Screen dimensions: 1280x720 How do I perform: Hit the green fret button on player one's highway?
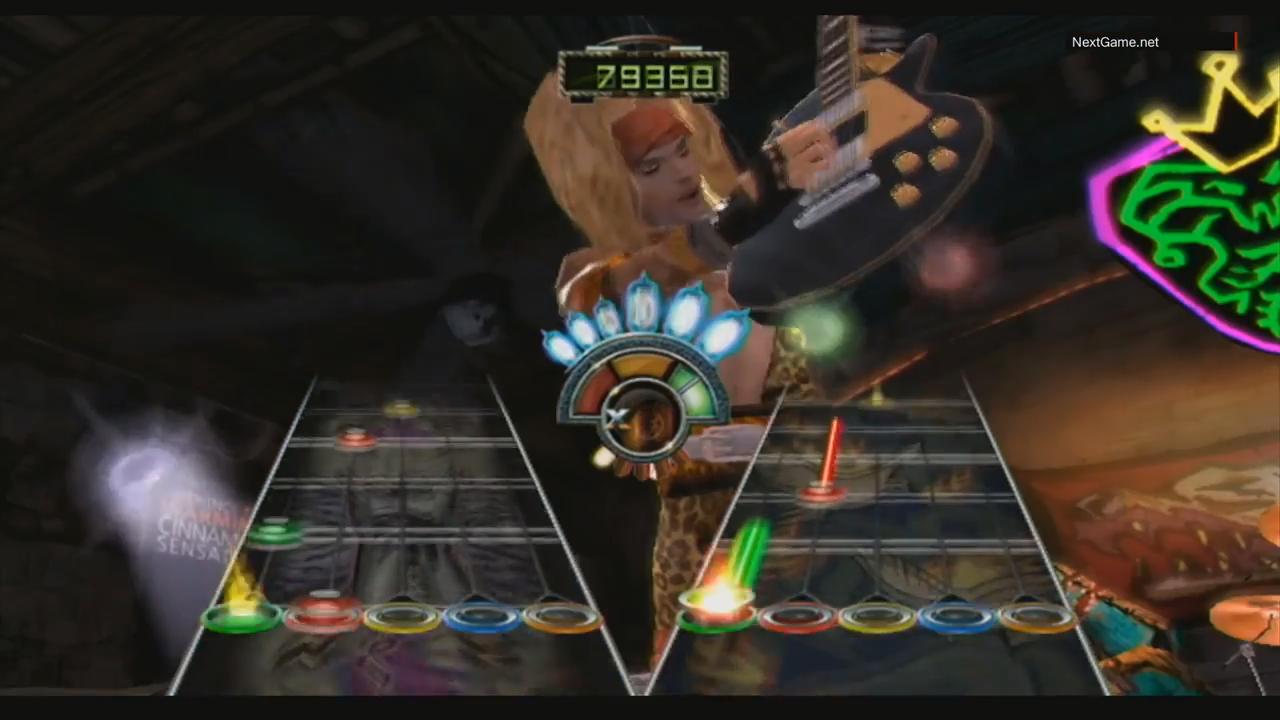242,617
